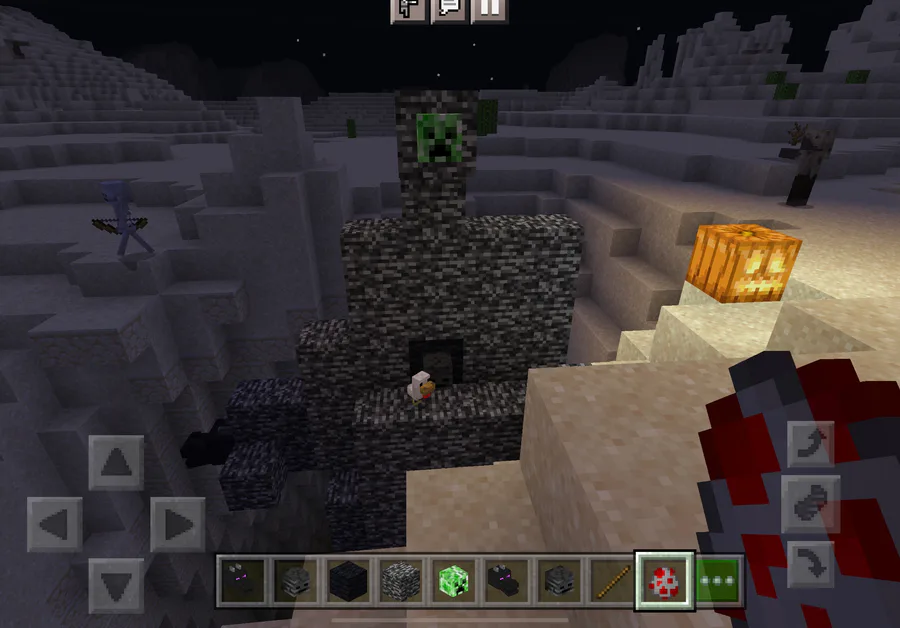Image resolution: width=900 pixels, height=628 pixels.
Task: Open the emote menu button
Action: coord(409,9)
